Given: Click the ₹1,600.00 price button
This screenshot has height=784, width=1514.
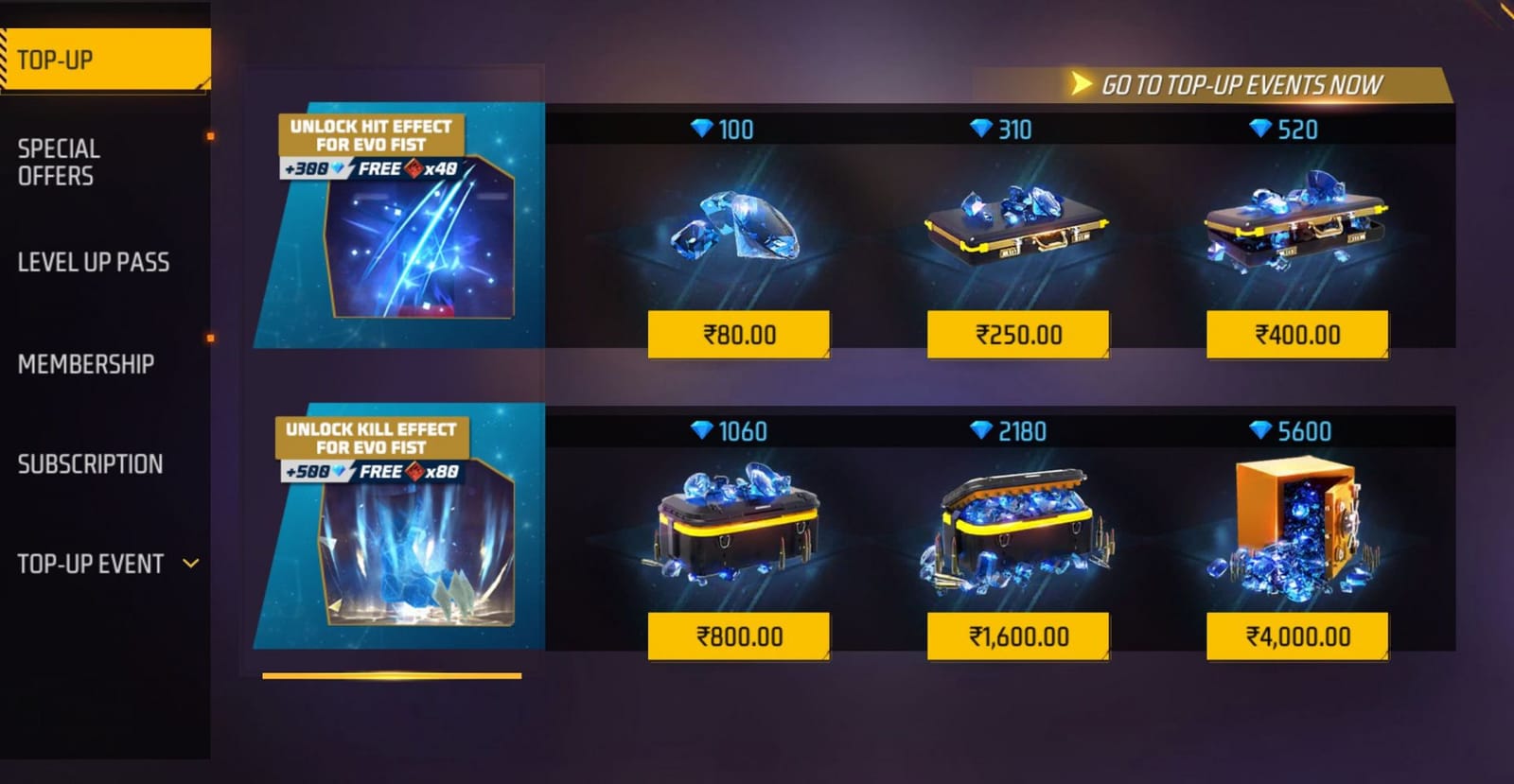Looking at the screenshot, I should 1017,636.
